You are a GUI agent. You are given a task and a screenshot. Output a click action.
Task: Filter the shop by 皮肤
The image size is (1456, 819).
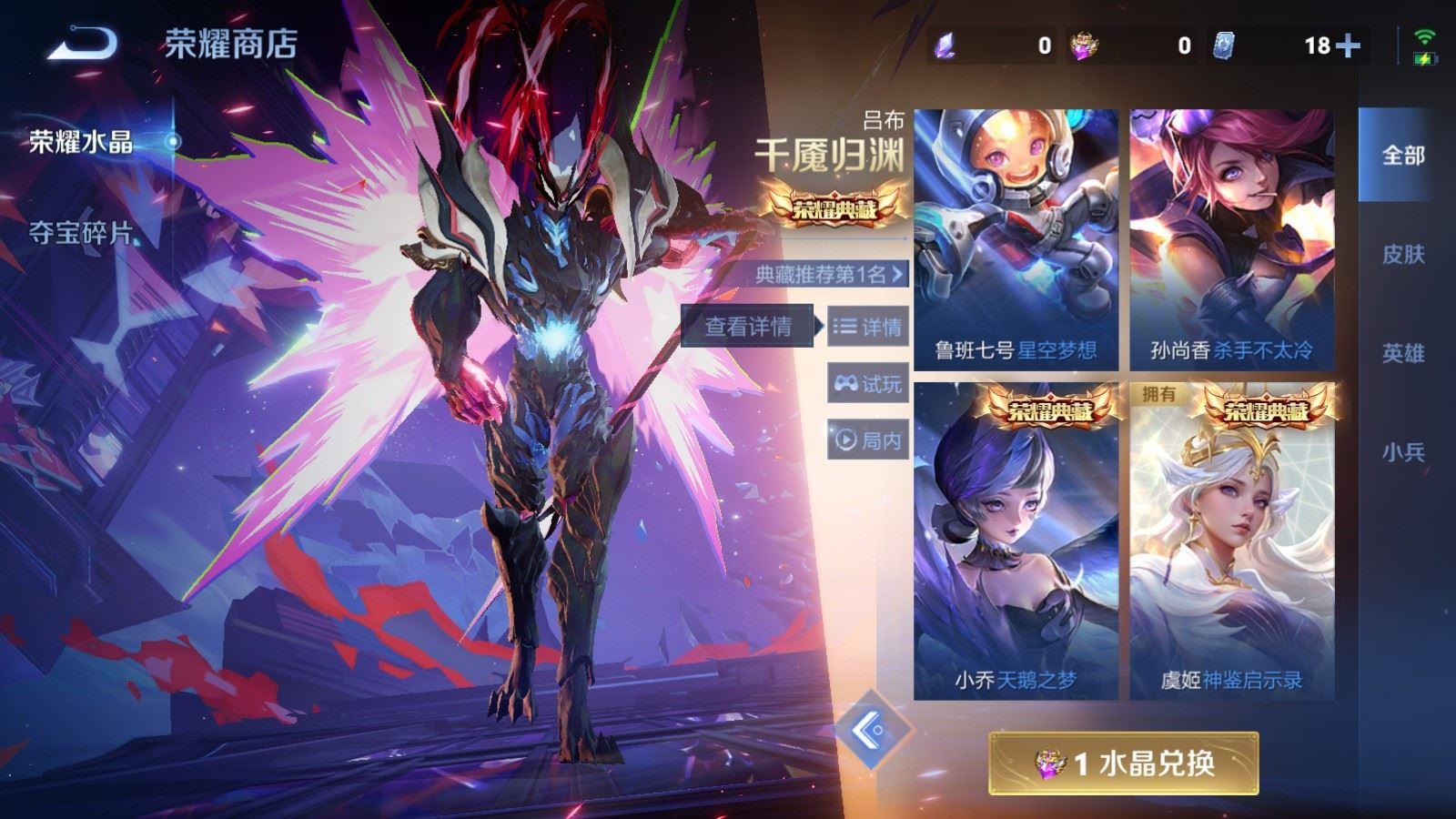click(1402, 255)
